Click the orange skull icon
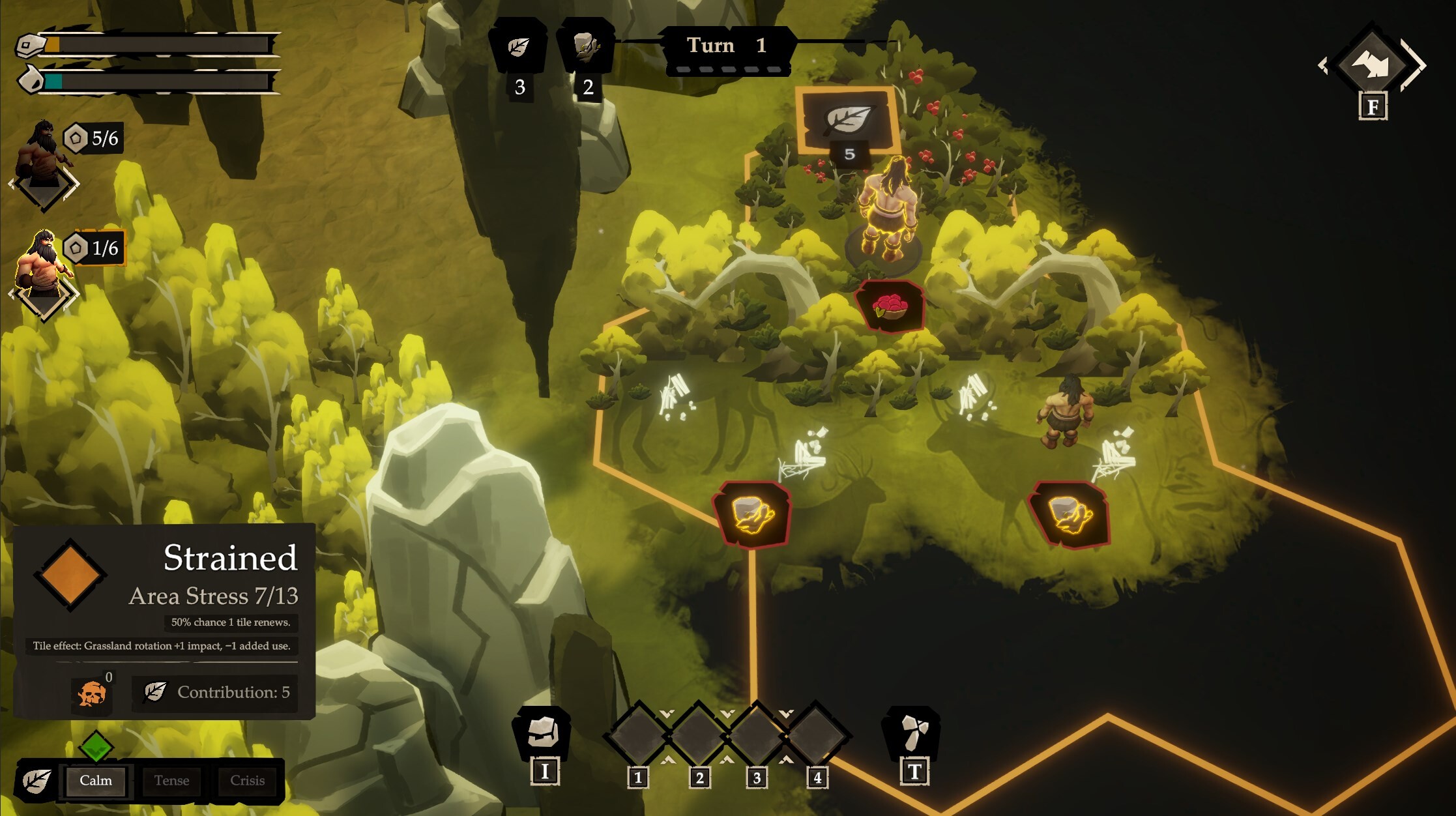1456x816 pixels. [92, 693]
